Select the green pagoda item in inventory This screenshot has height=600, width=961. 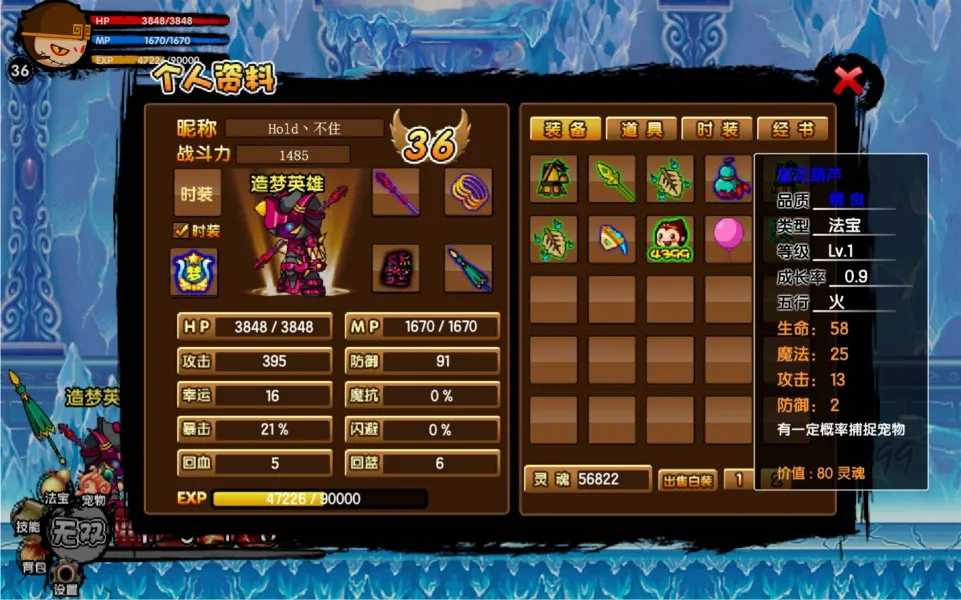pos(553,179)
